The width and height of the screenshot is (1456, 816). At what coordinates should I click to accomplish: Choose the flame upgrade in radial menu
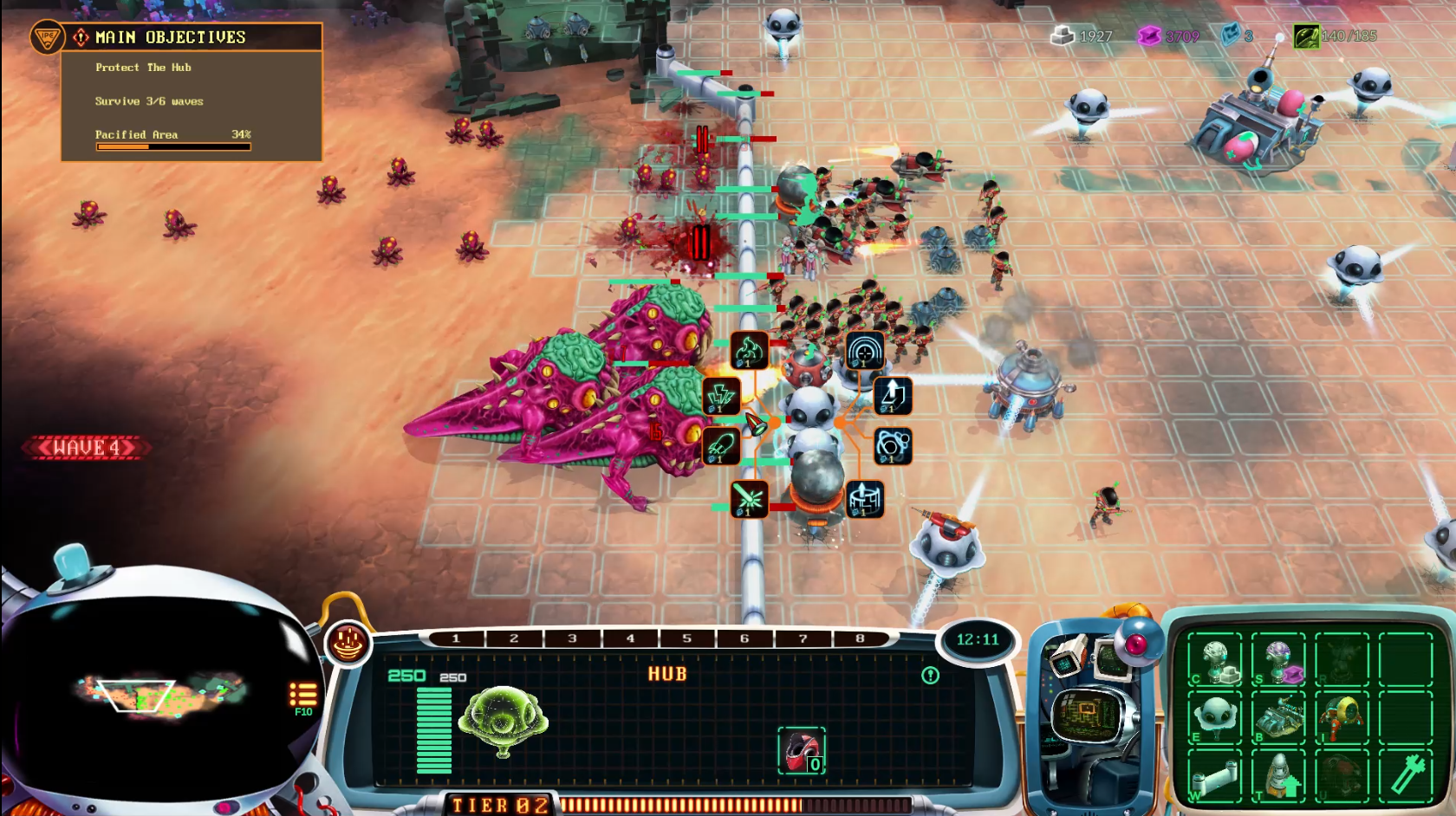click(x=749, y=350)
